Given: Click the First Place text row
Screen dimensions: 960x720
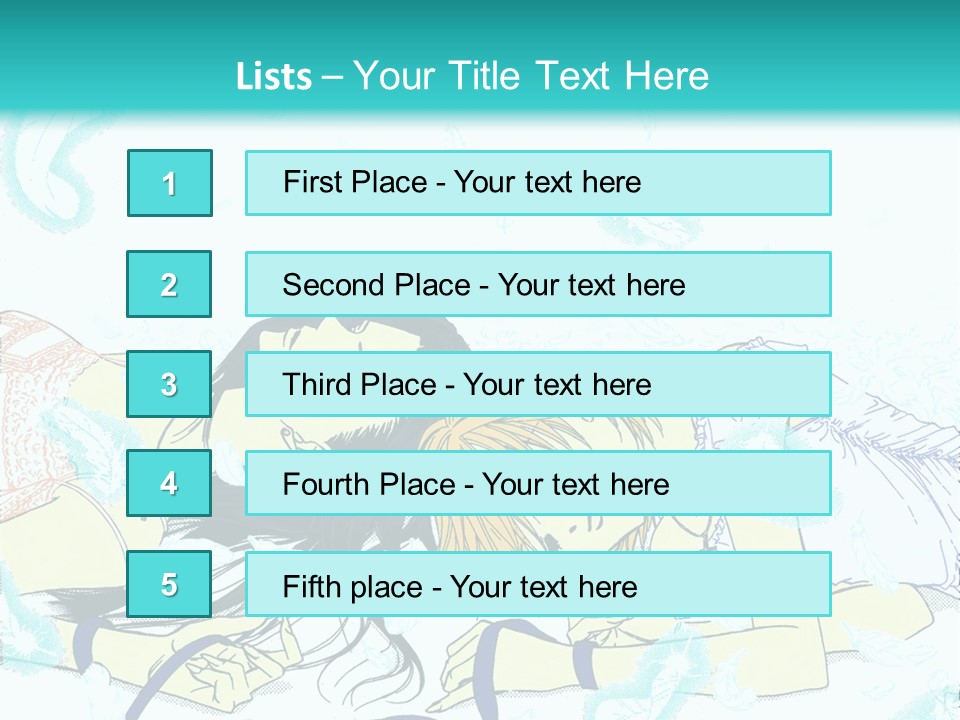Looking at the screenshot, I should point(538,183).
